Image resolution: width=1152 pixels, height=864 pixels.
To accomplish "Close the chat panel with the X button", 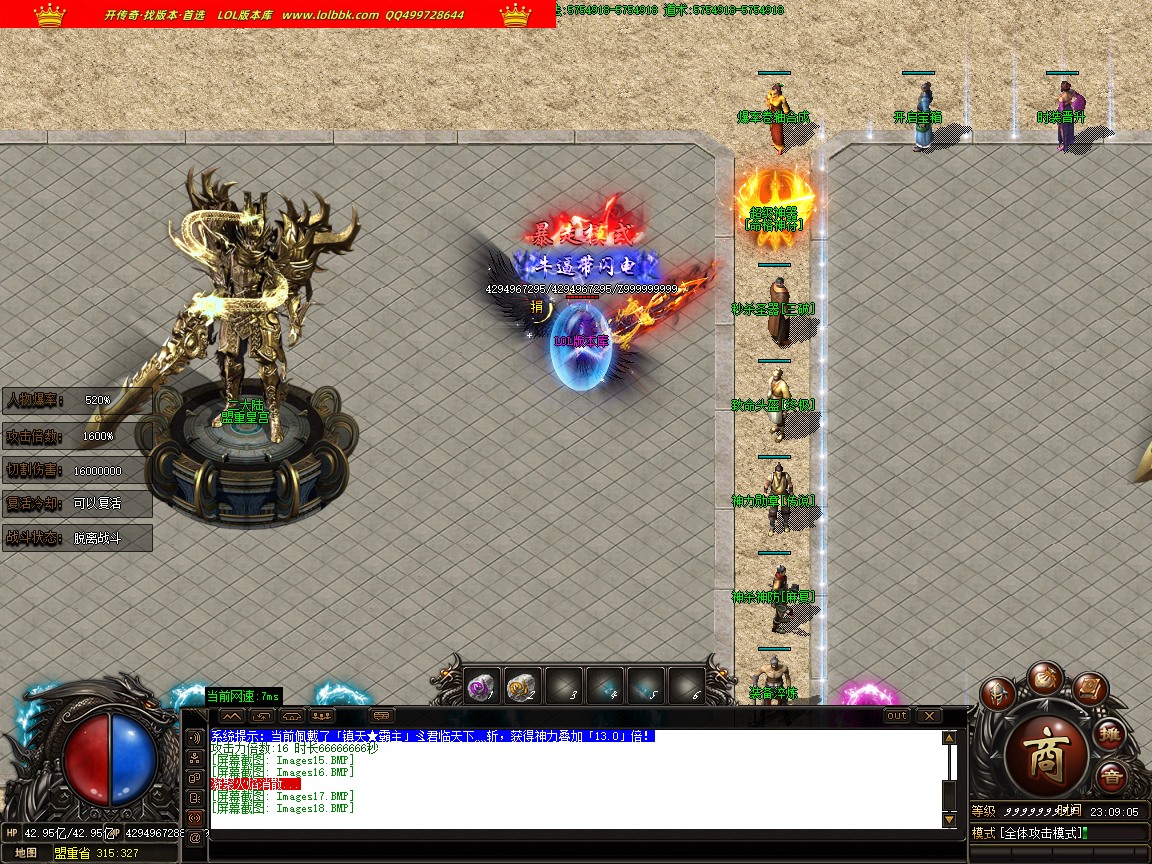I will click(x=929, y=716).
